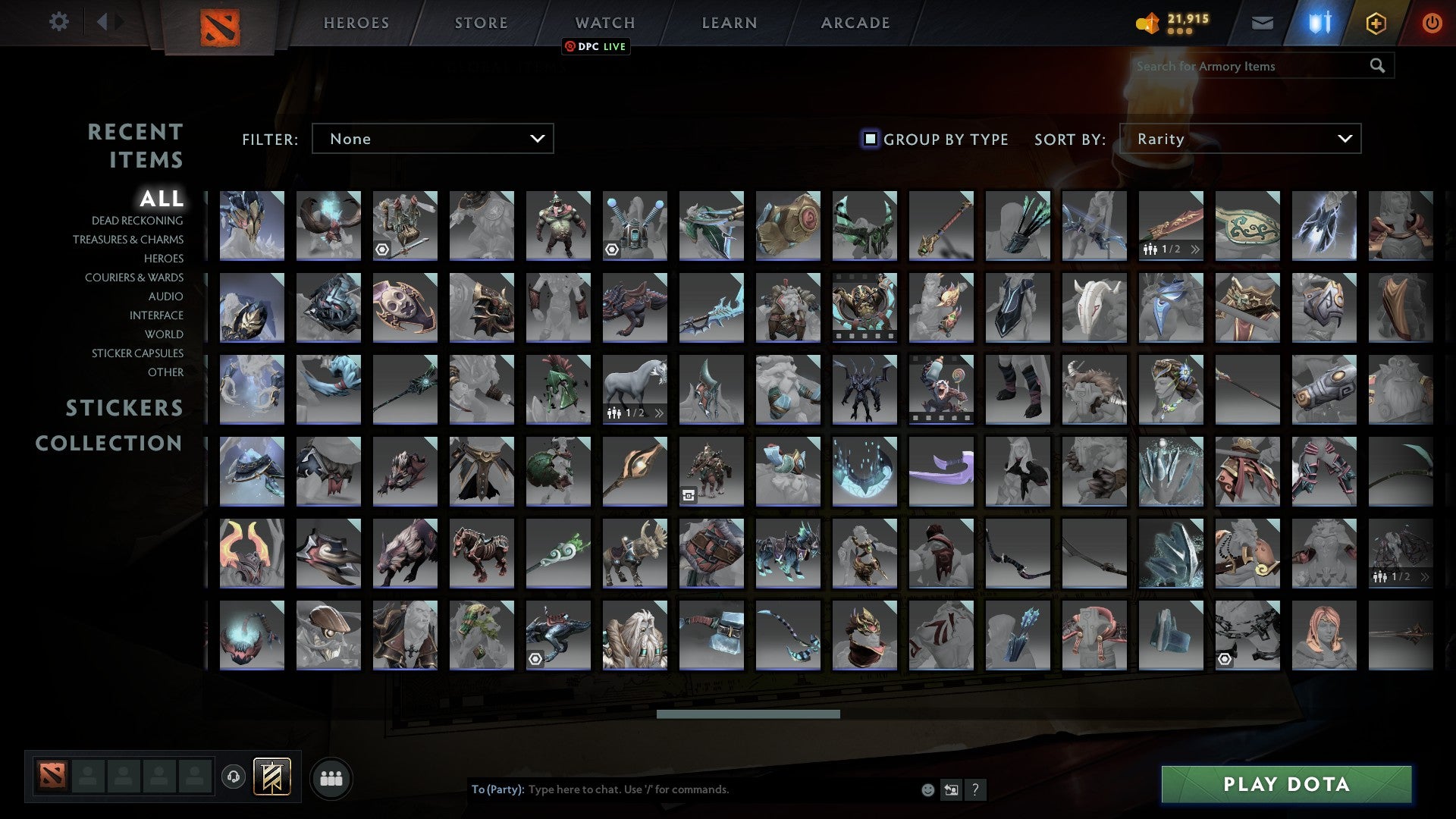Screen dimensions: 1456x819
Task: Open the Dota Plus shield icon
Action: tap(1319, 22)
